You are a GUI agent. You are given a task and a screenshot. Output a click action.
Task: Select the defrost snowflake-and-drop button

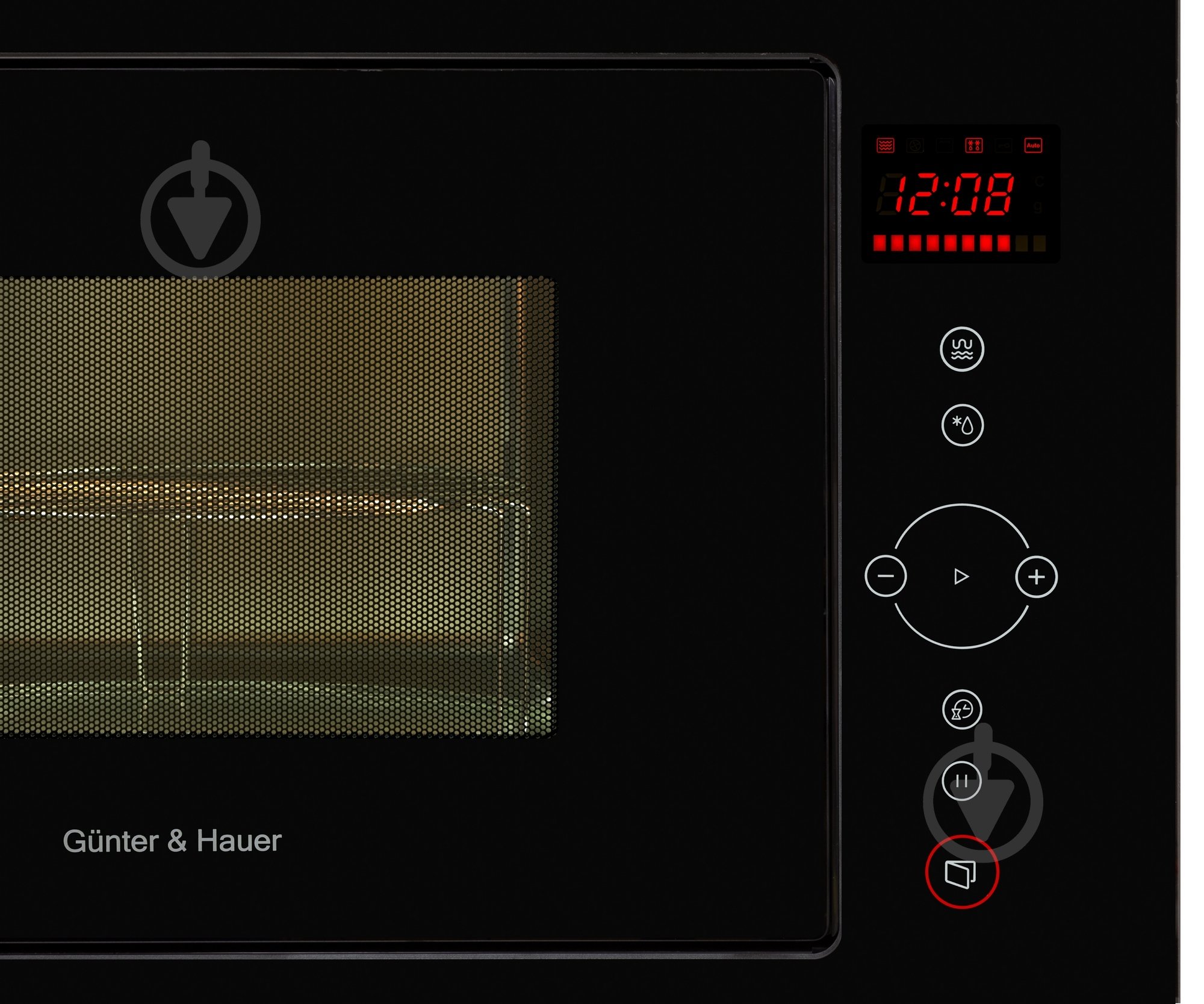click(x=962, y=425)
